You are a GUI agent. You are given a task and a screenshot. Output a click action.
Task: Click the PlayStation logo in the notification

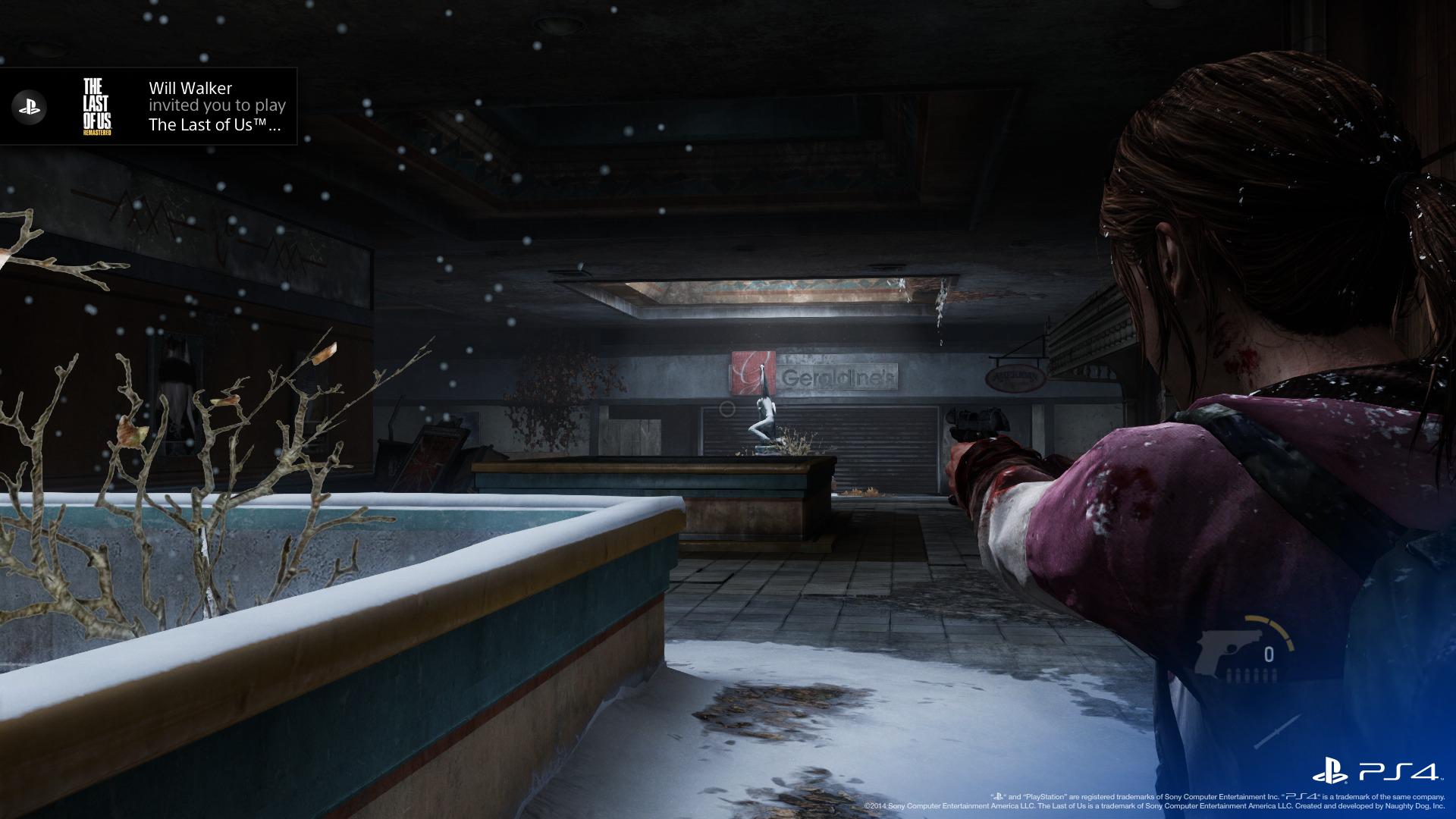[x=30, y=107]
